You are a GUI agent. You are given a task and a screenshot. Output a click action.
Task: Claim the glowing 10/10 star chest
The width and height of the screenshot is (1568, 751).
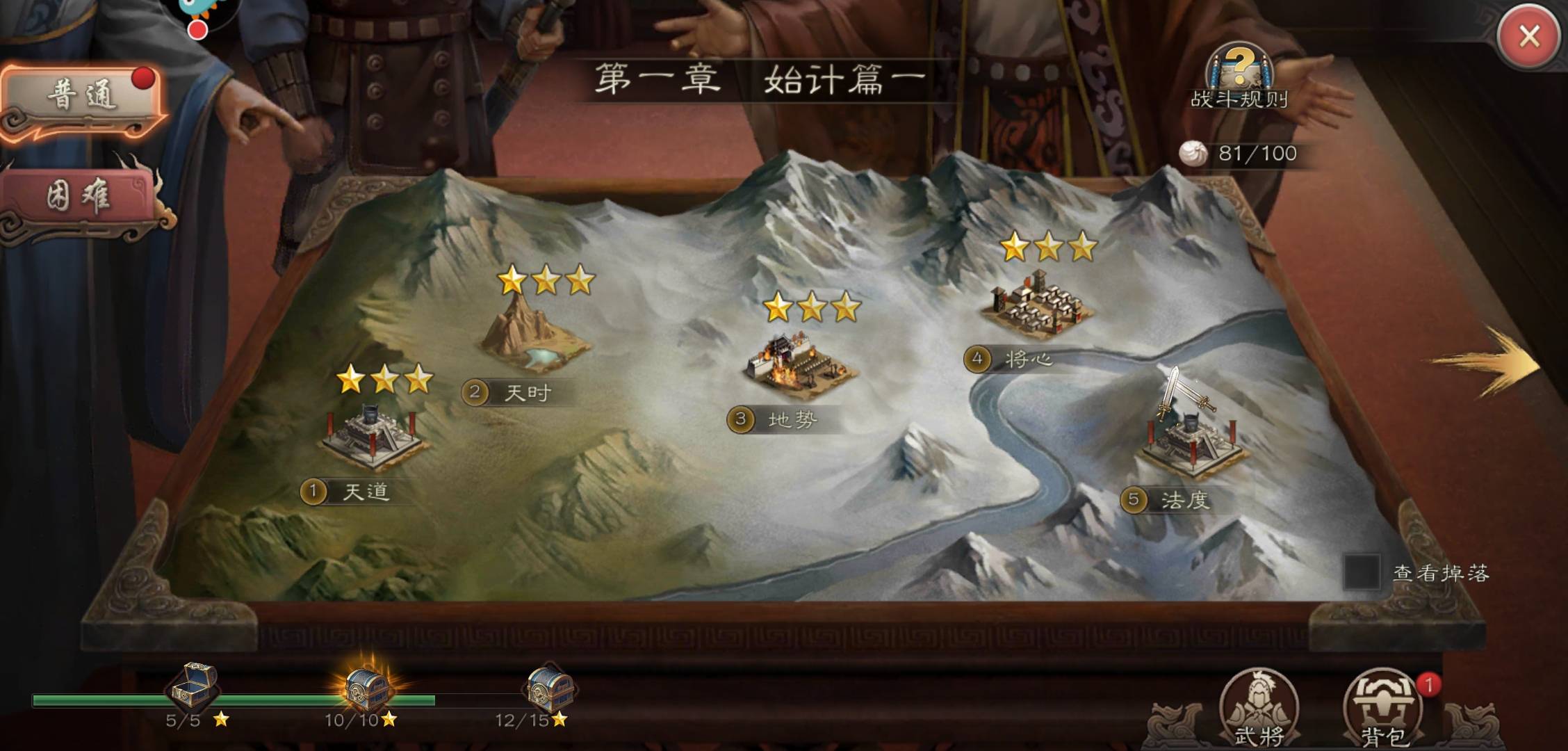tap(368, 688)
